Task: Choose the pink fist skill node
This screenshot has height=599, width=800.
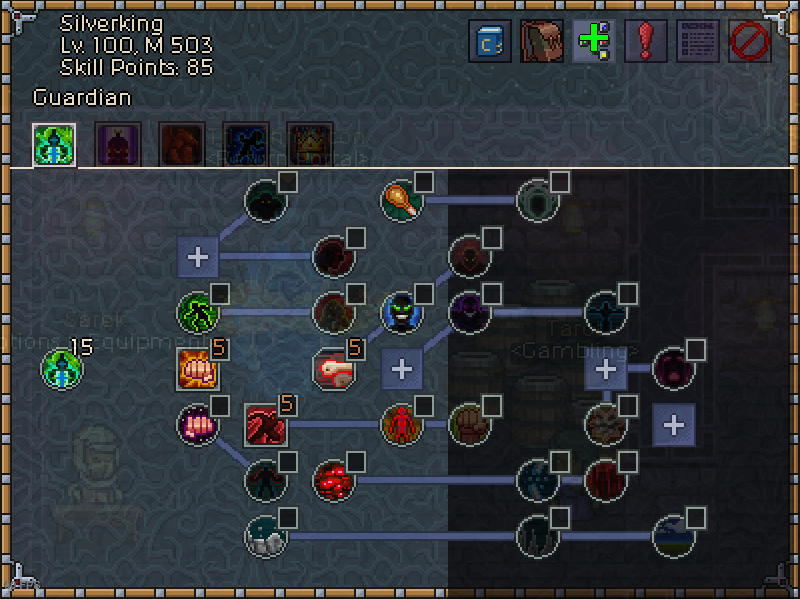Action: [197, 425]
